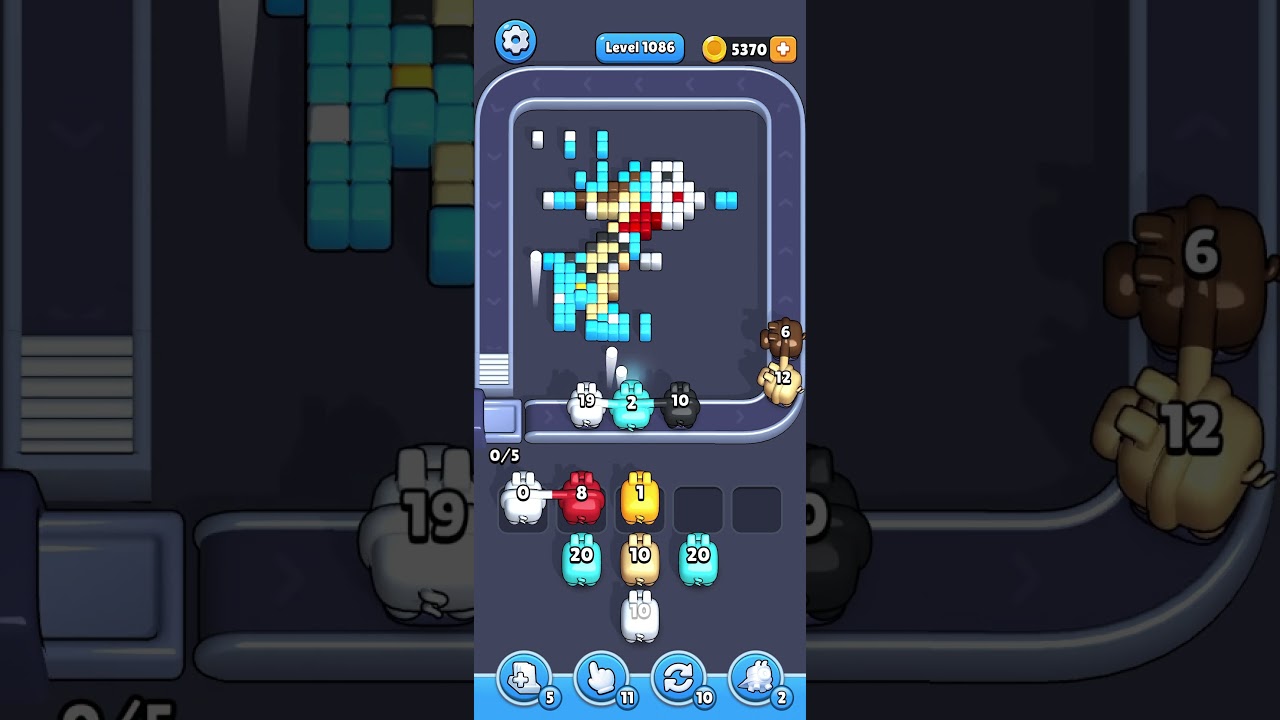Click the gold coin icon in the counter
Screen dimensions: 1280x720
tap(716, 48)
